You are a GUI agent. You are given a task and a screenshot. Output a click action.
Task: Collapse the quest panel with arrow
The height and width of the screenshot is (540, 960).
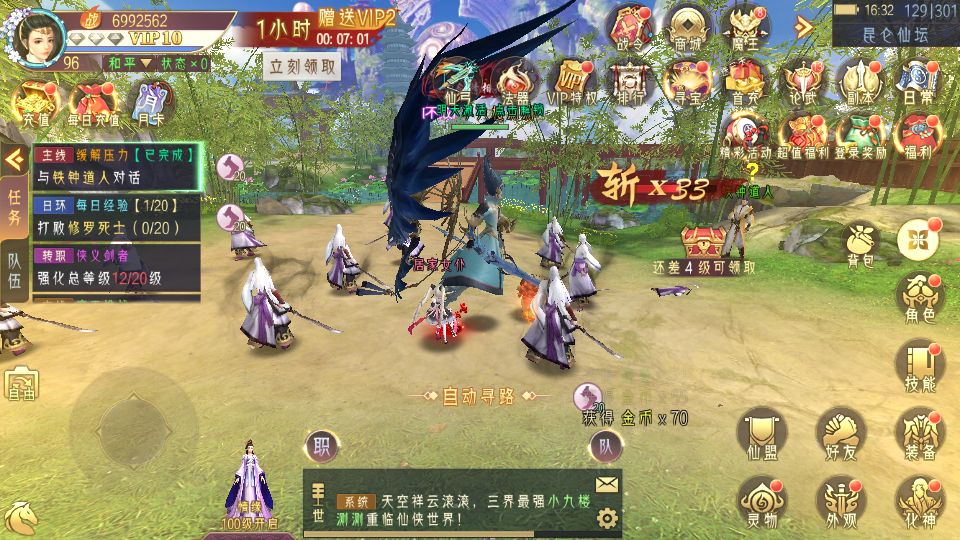[14, 159]
